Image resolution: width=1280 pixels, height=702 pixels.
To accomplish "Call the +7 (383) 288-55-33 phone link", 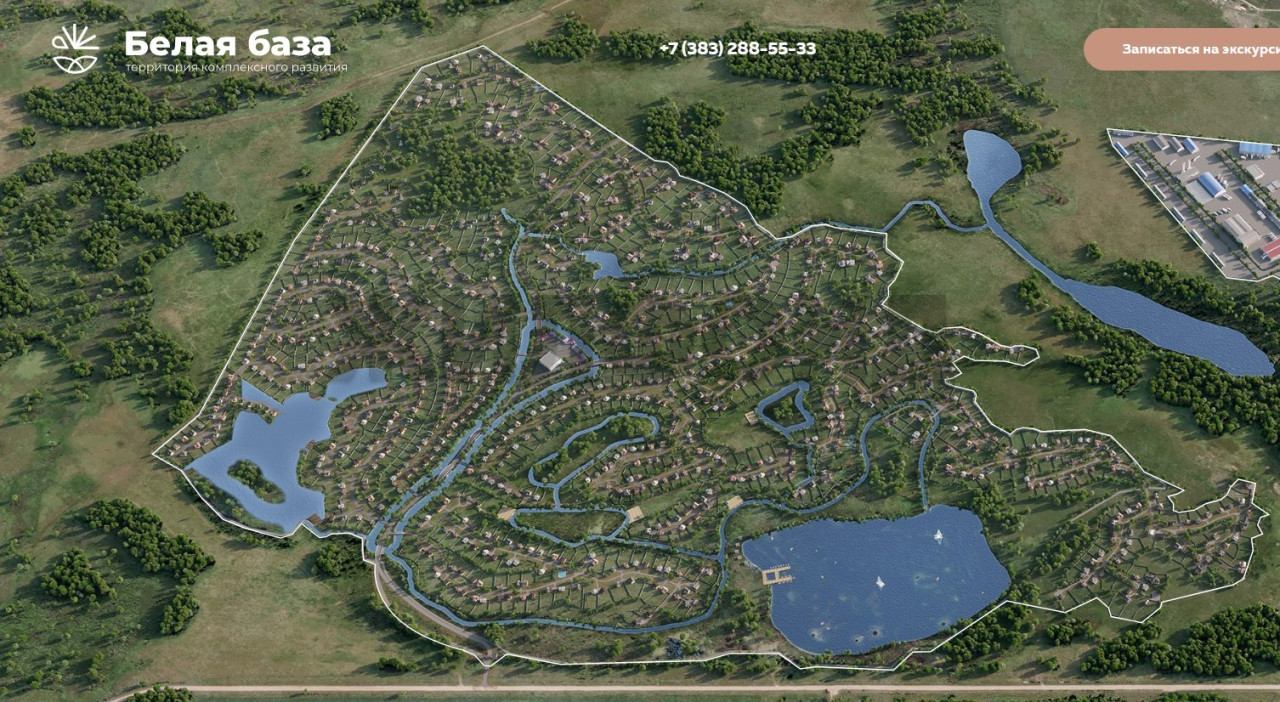I will pyautogui.click(x=738, y=49).
